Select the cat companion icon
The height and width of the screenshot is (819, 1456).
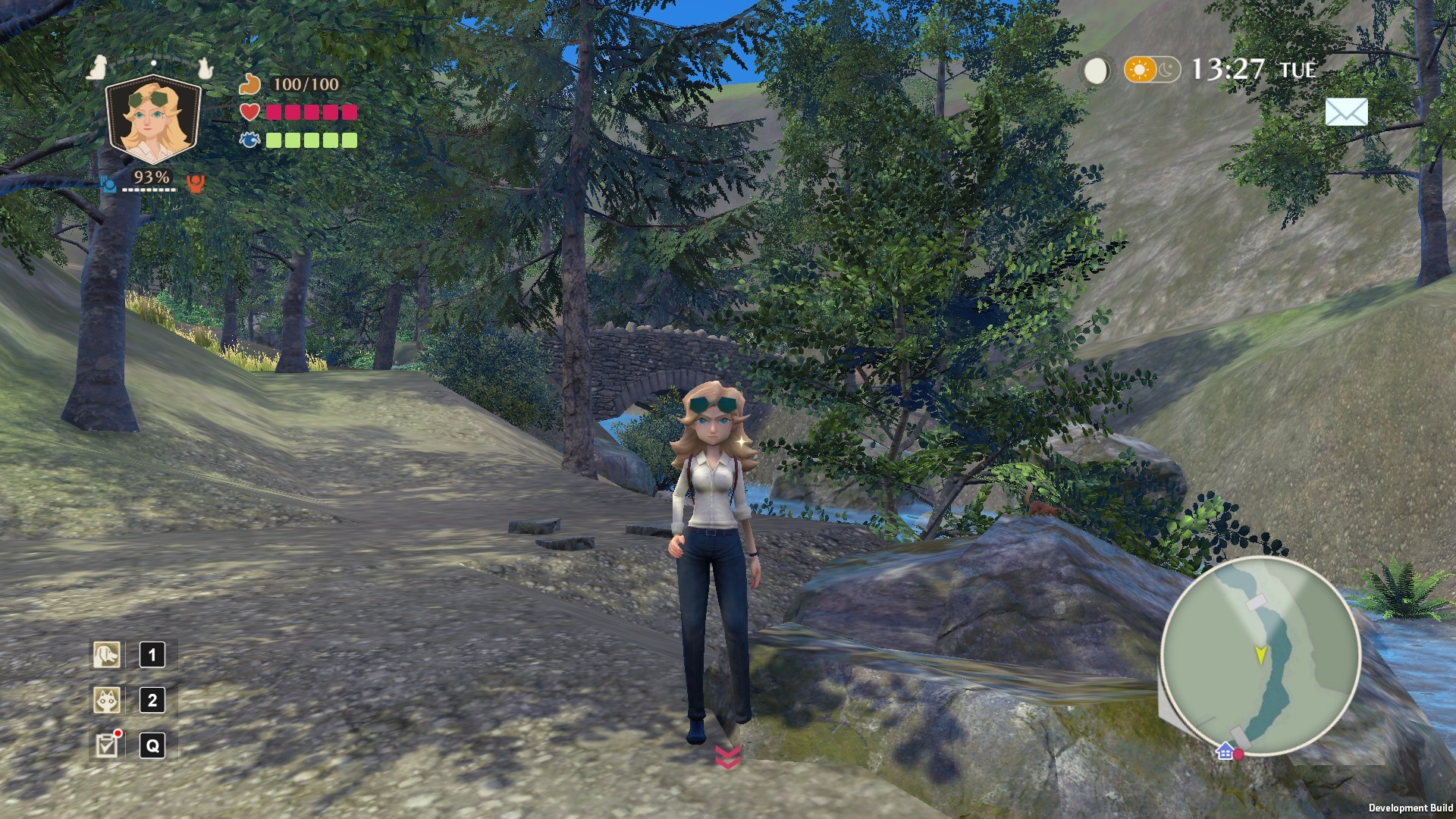[x=107, y=700]
